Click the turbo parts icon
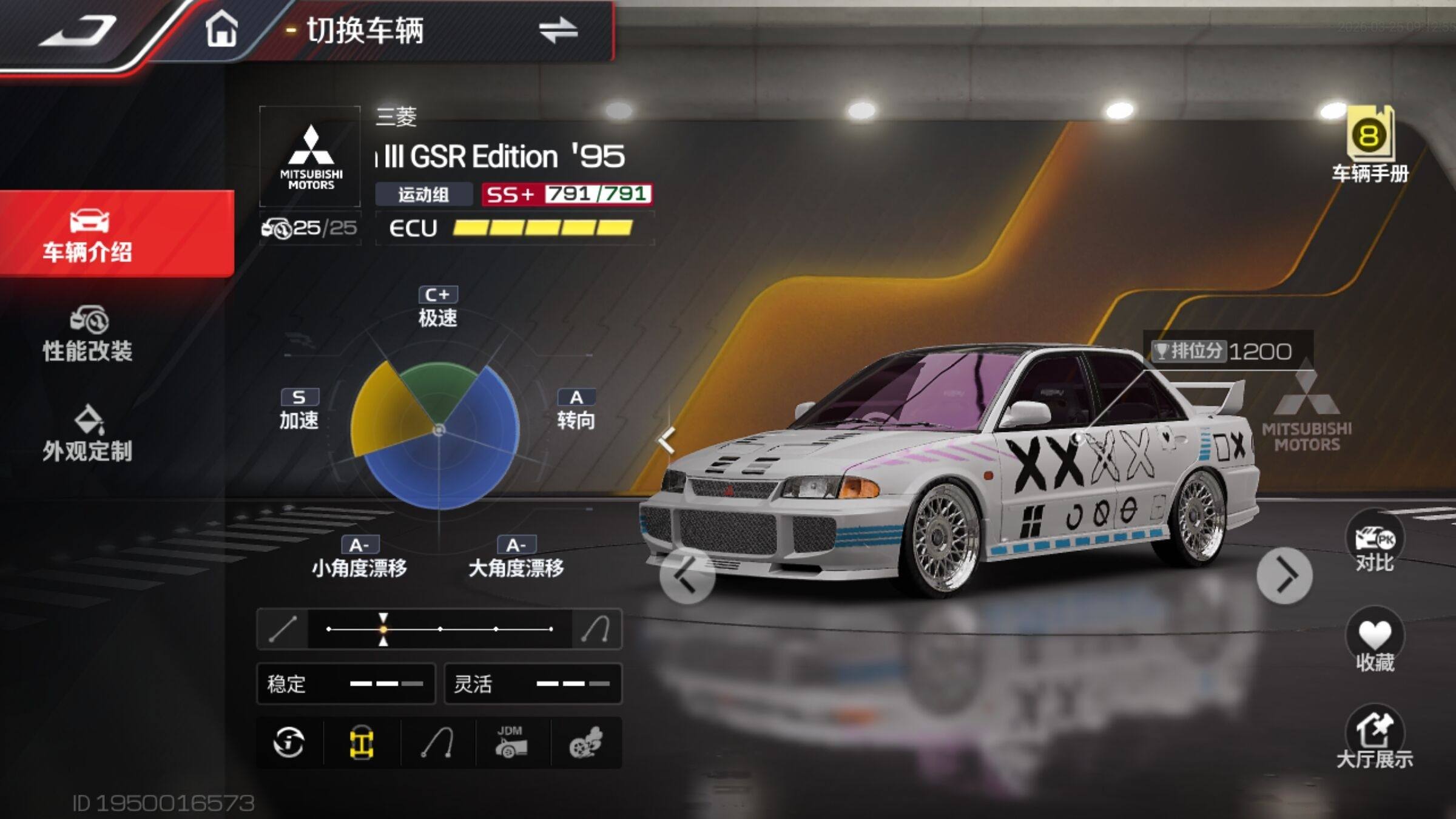The image size is (1456, 819). coord(586,743)
